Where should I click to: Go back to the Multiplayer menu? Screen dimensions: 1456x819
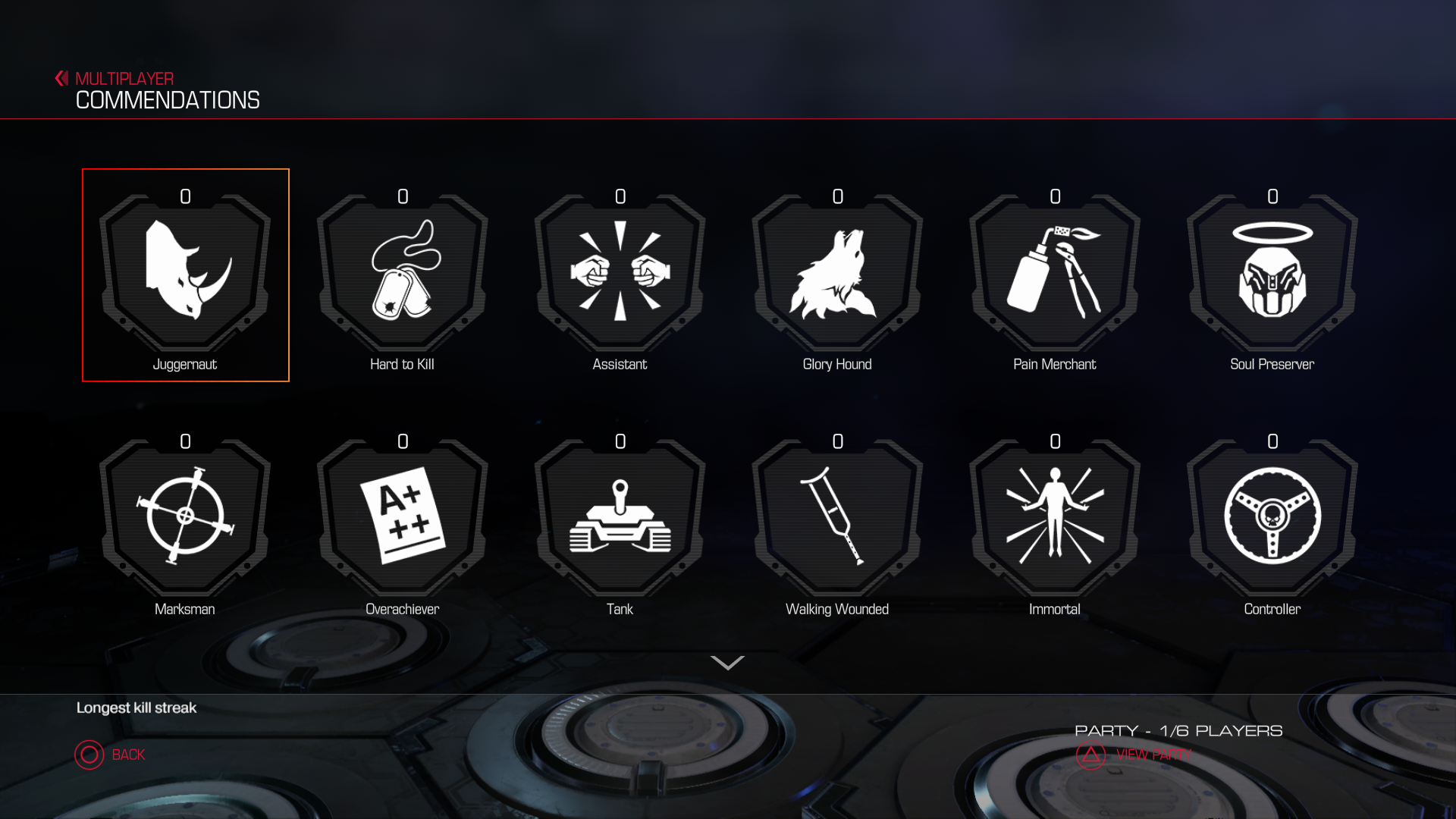[x=115, y=79]
